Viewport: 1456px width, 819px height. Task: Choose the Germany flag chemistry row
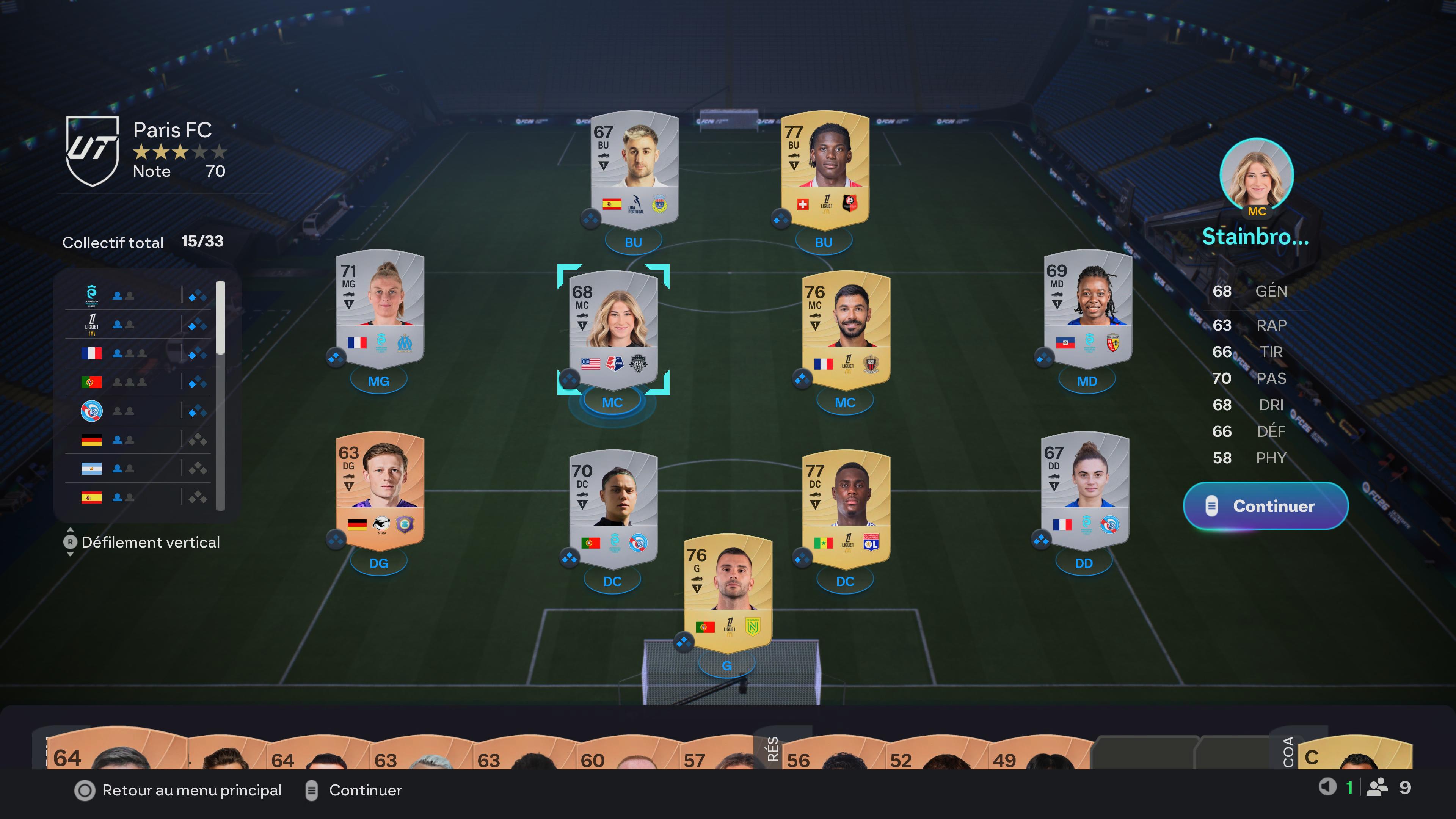coord(138,440)
